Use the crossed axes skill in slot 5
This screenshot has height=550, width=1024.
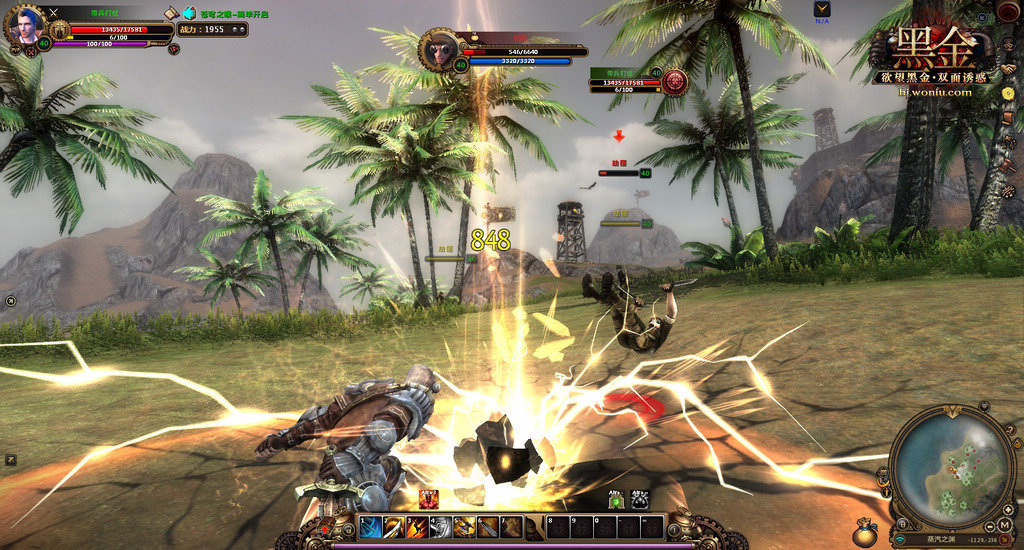464,527
